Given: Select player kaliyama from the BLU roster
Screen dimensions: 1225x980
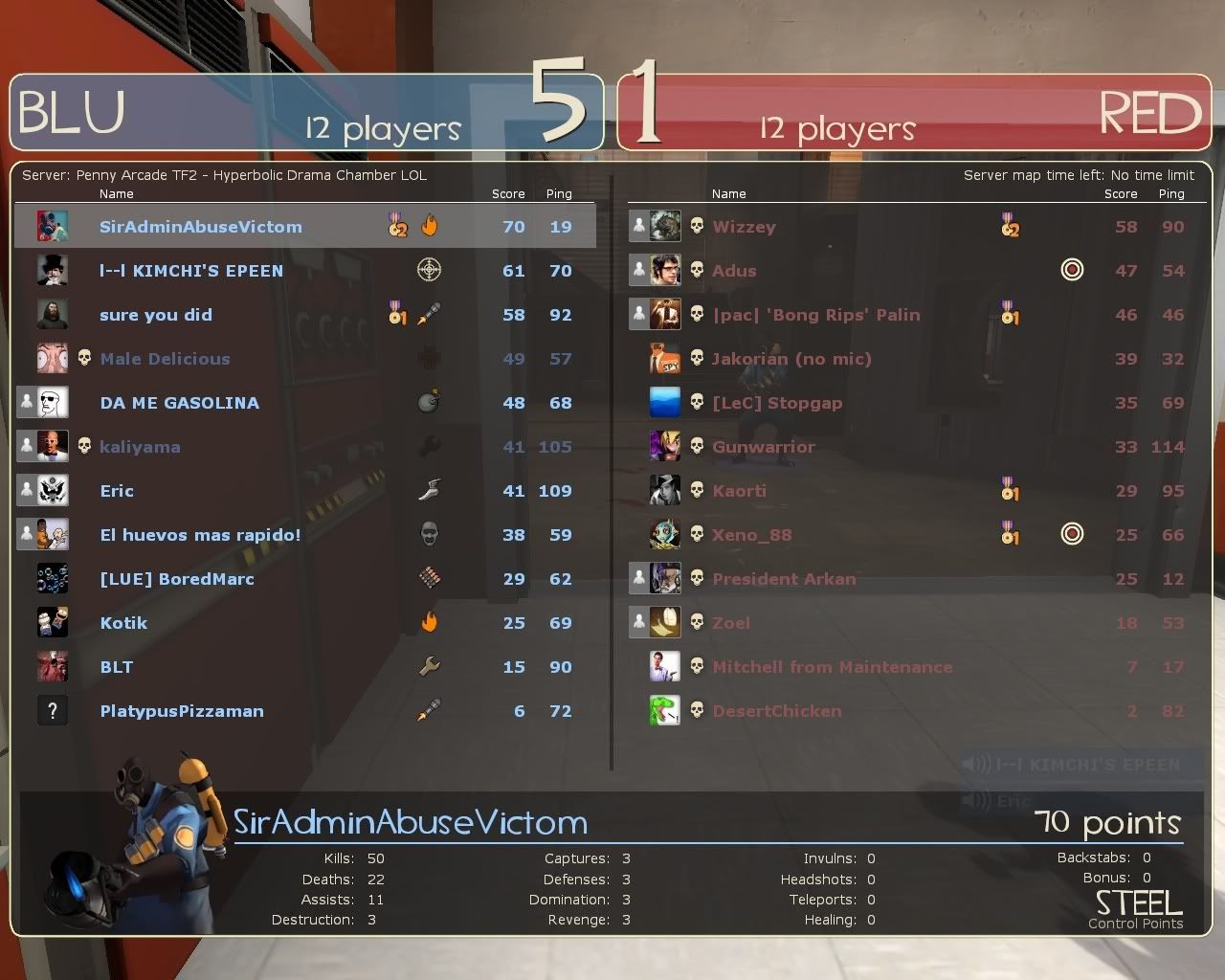Looking at the screenshot, I should [141, 446].
